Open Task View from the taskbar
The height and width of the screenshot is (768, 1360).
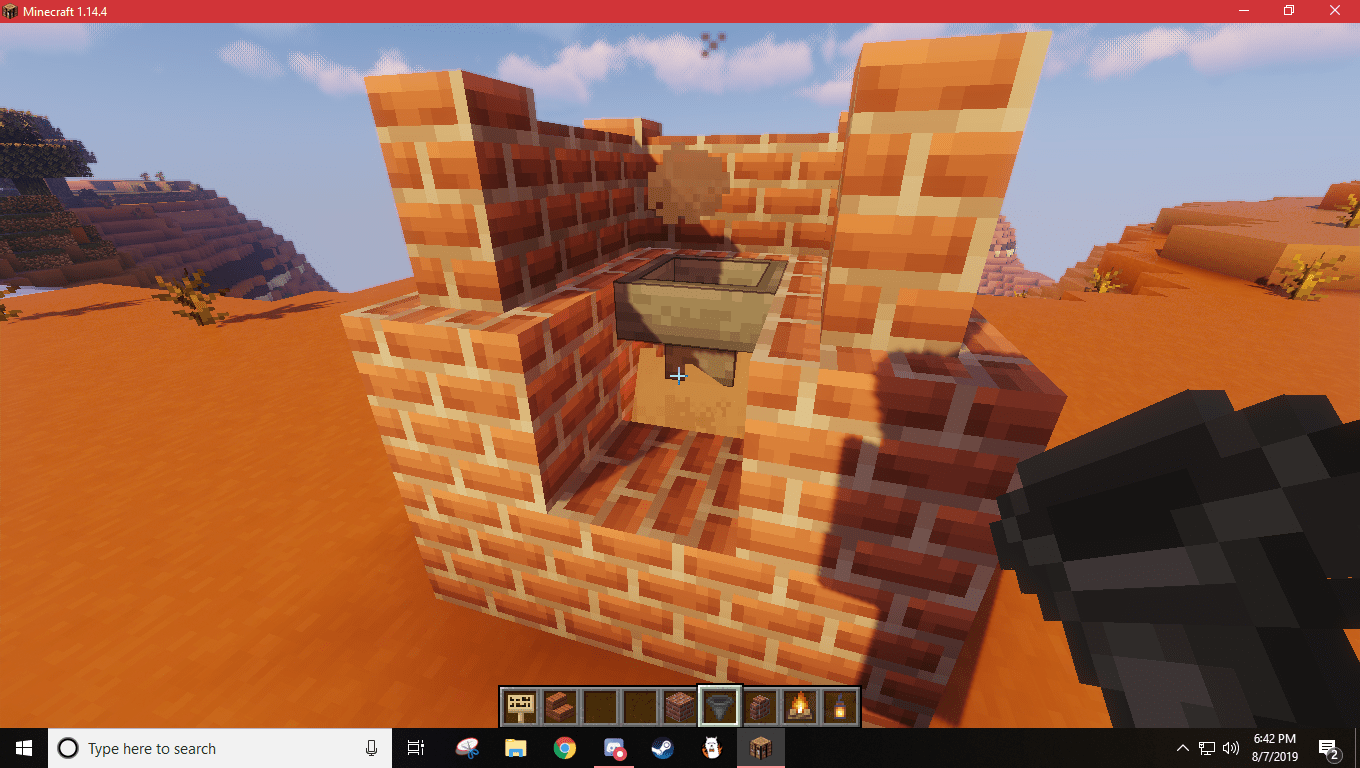pyautogui.click(x=415, y=748)
